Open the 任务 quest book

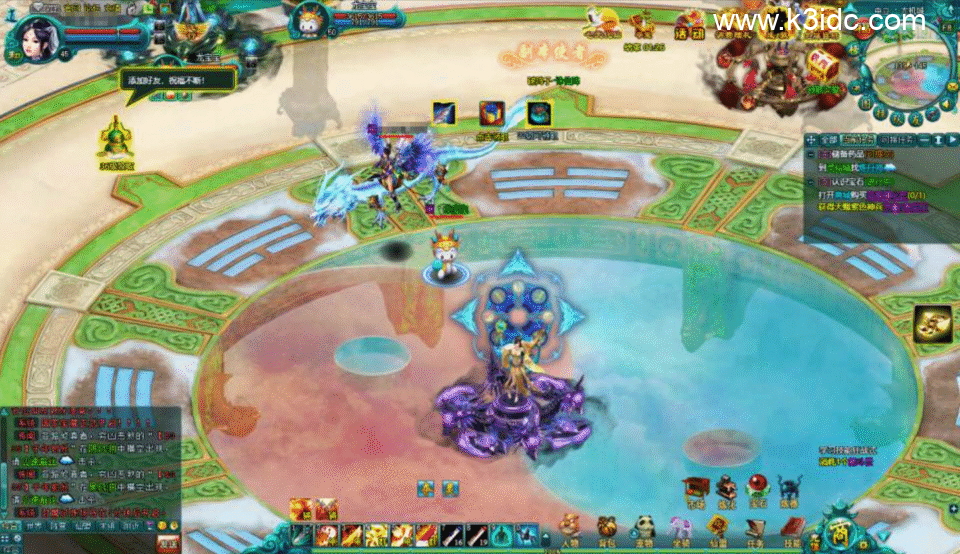point(755,528)
